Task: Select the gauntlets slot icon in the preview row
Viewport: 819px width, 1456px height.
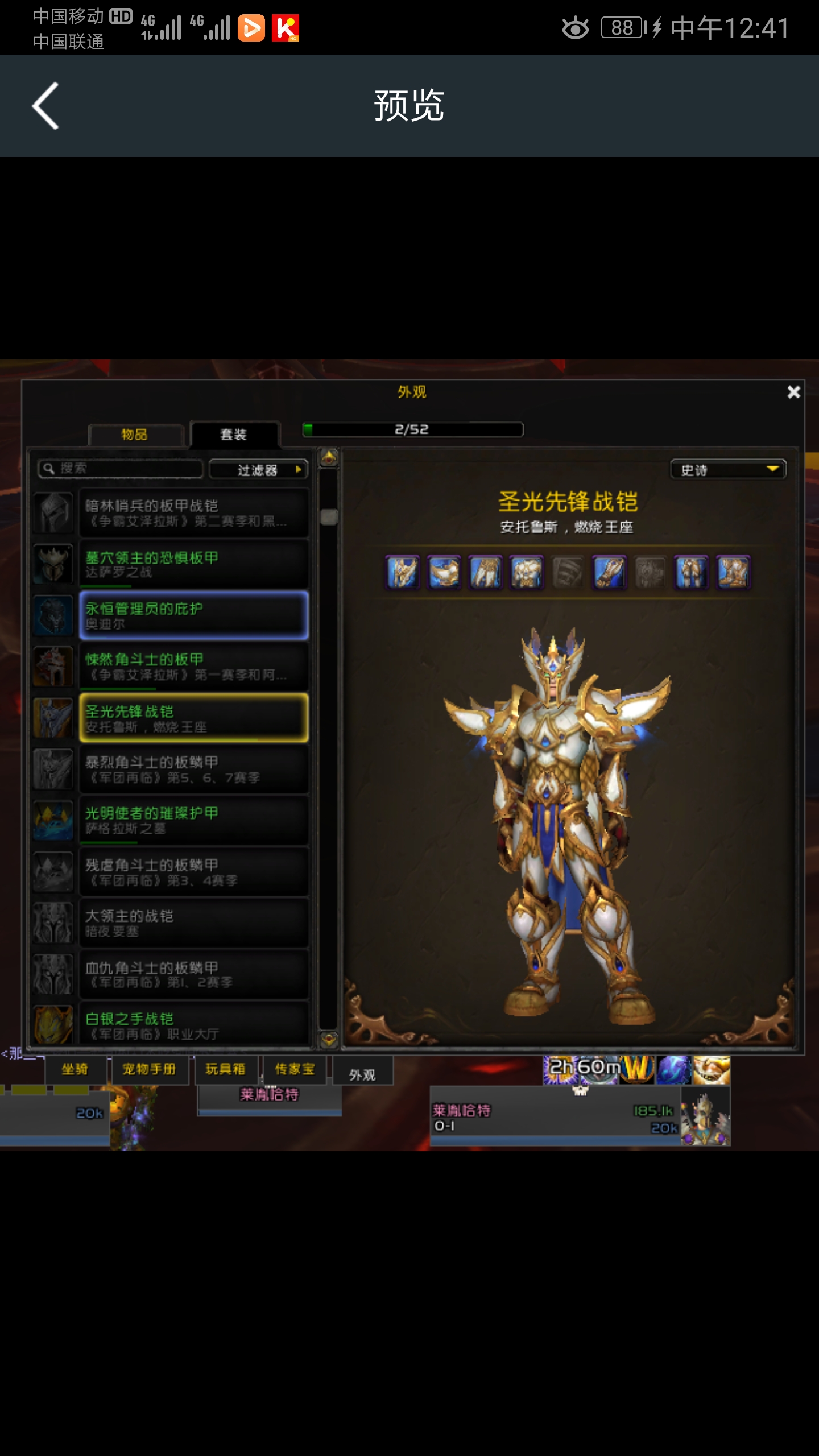Action: pos(610,573)
